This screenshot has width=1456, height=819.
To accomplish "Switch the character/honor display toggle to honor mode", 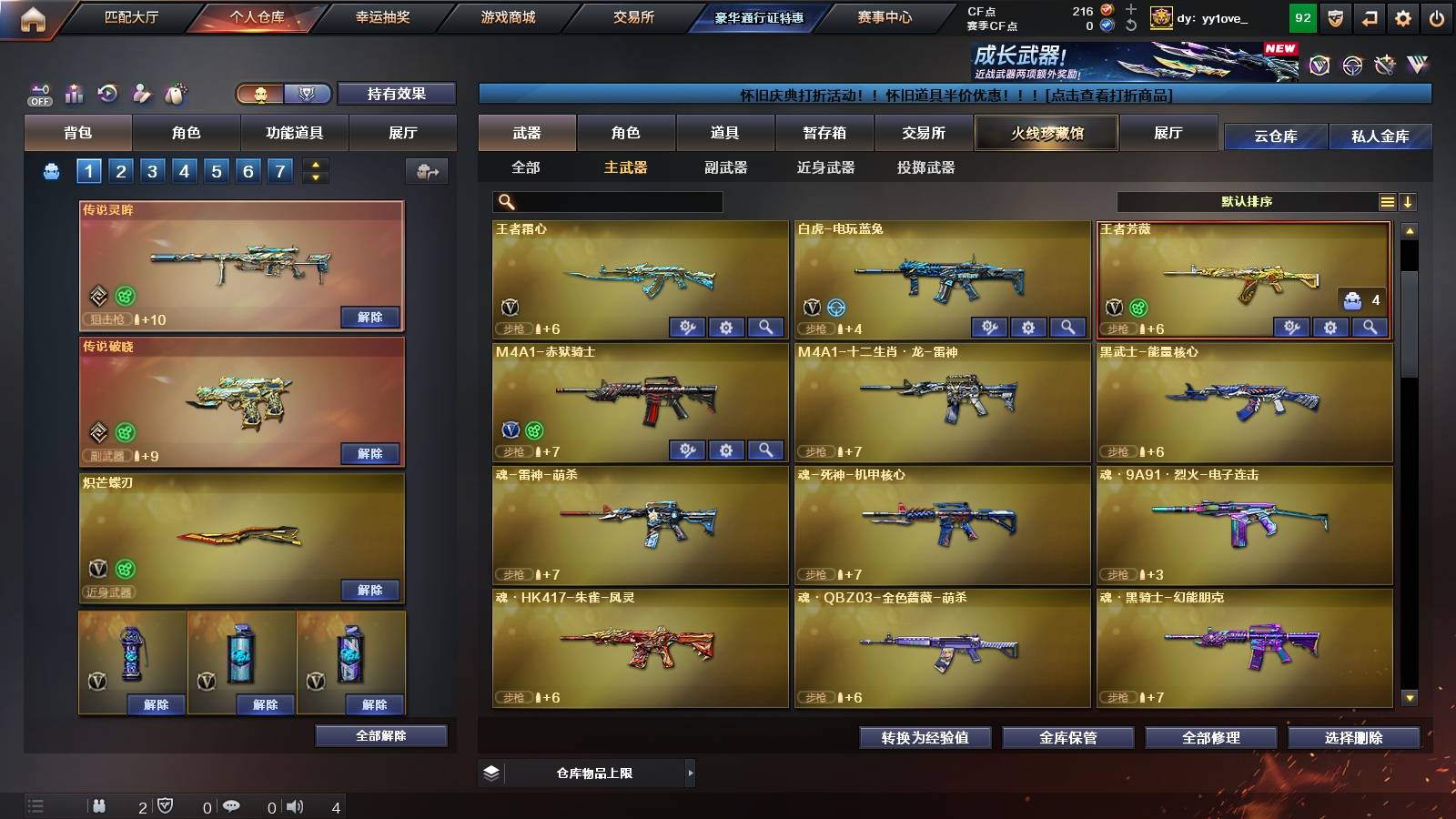I will [308, 94].
